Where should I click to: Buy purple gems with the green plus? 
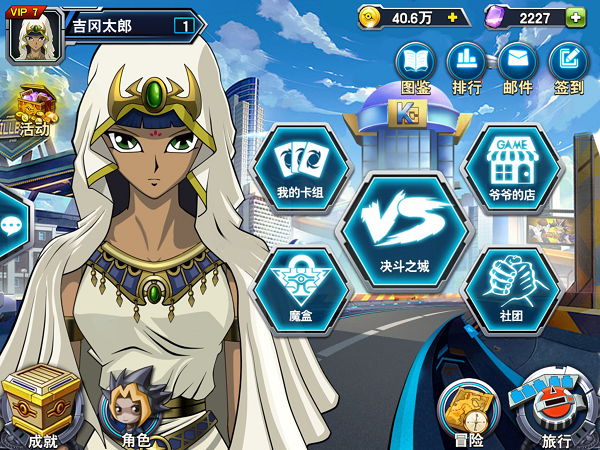tap(575, 17)
